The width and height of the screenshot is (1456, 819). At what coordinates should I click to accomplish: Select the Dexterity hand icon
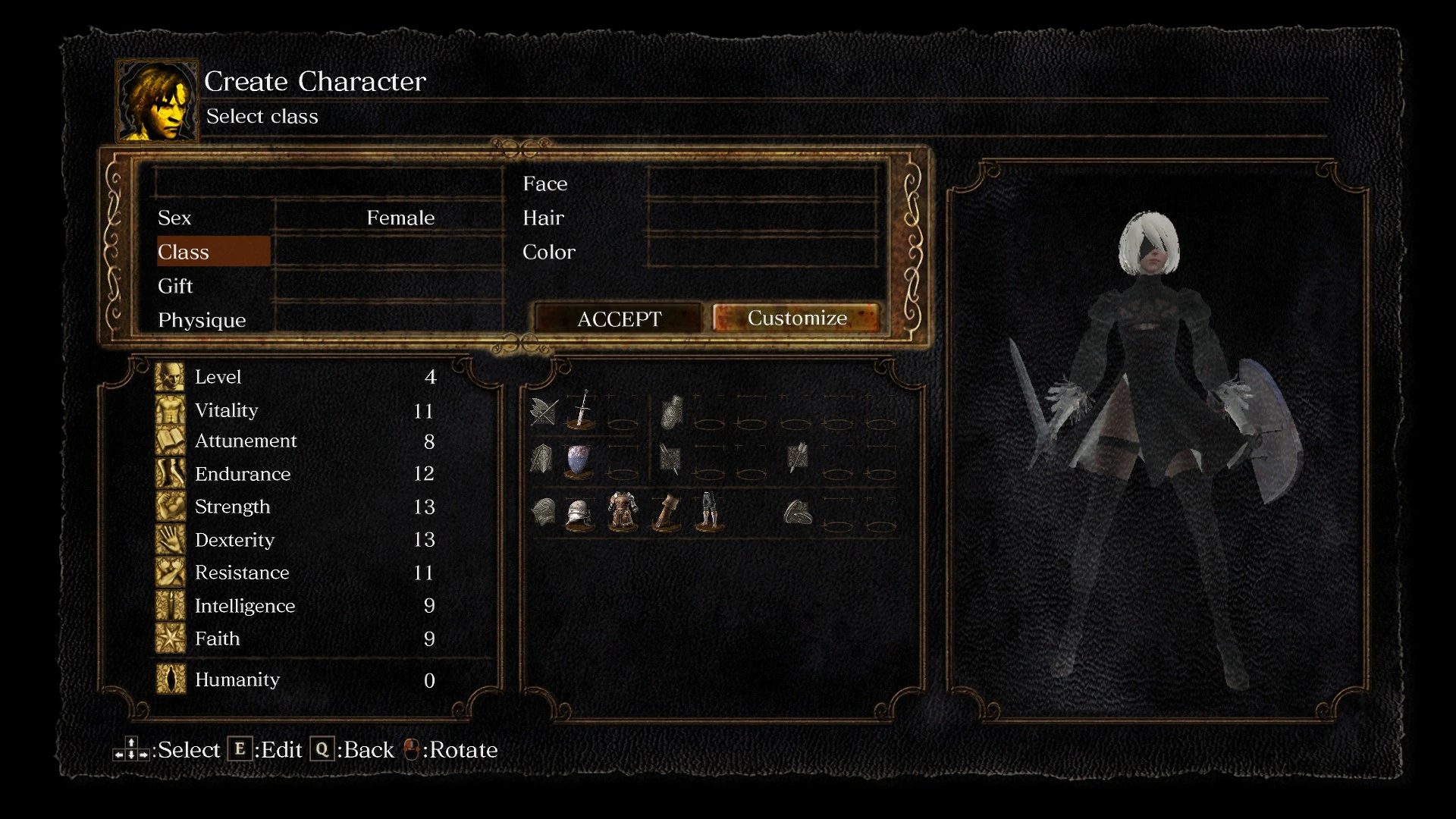[169, 539]
